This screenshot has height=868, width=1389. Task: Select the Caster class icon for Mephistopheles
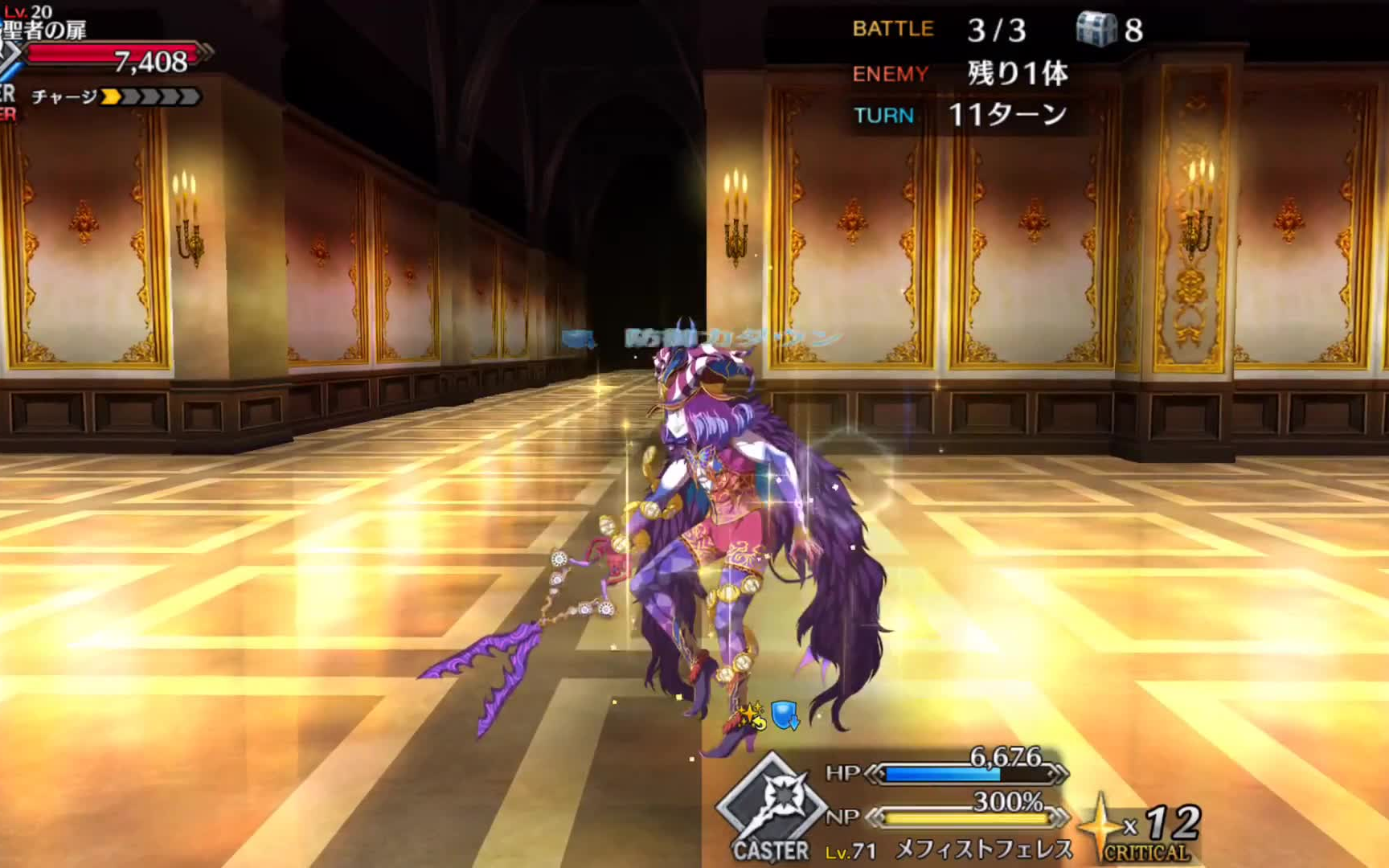(x=770, y=804)
